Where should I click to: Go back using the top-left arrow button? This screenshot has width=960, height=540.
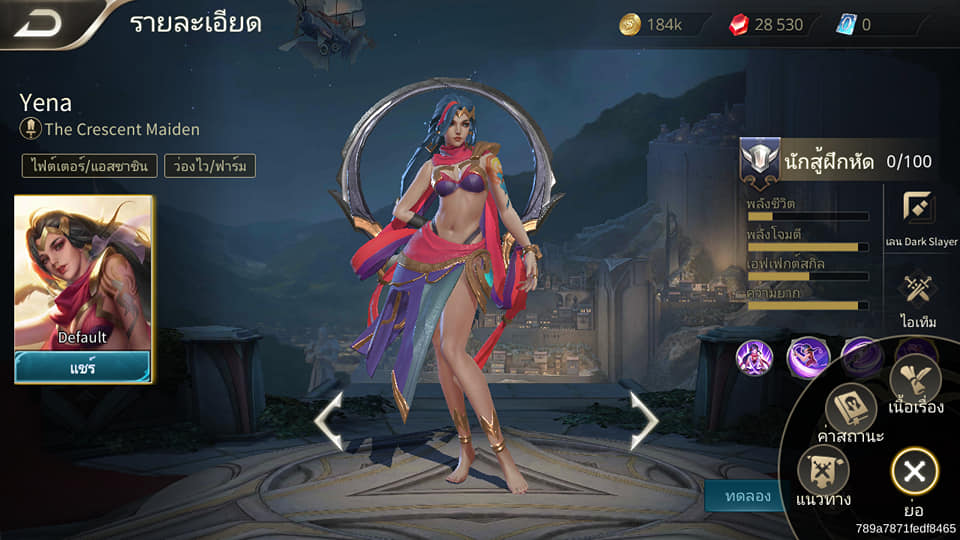pyautogui.click(x=40, y=24)
